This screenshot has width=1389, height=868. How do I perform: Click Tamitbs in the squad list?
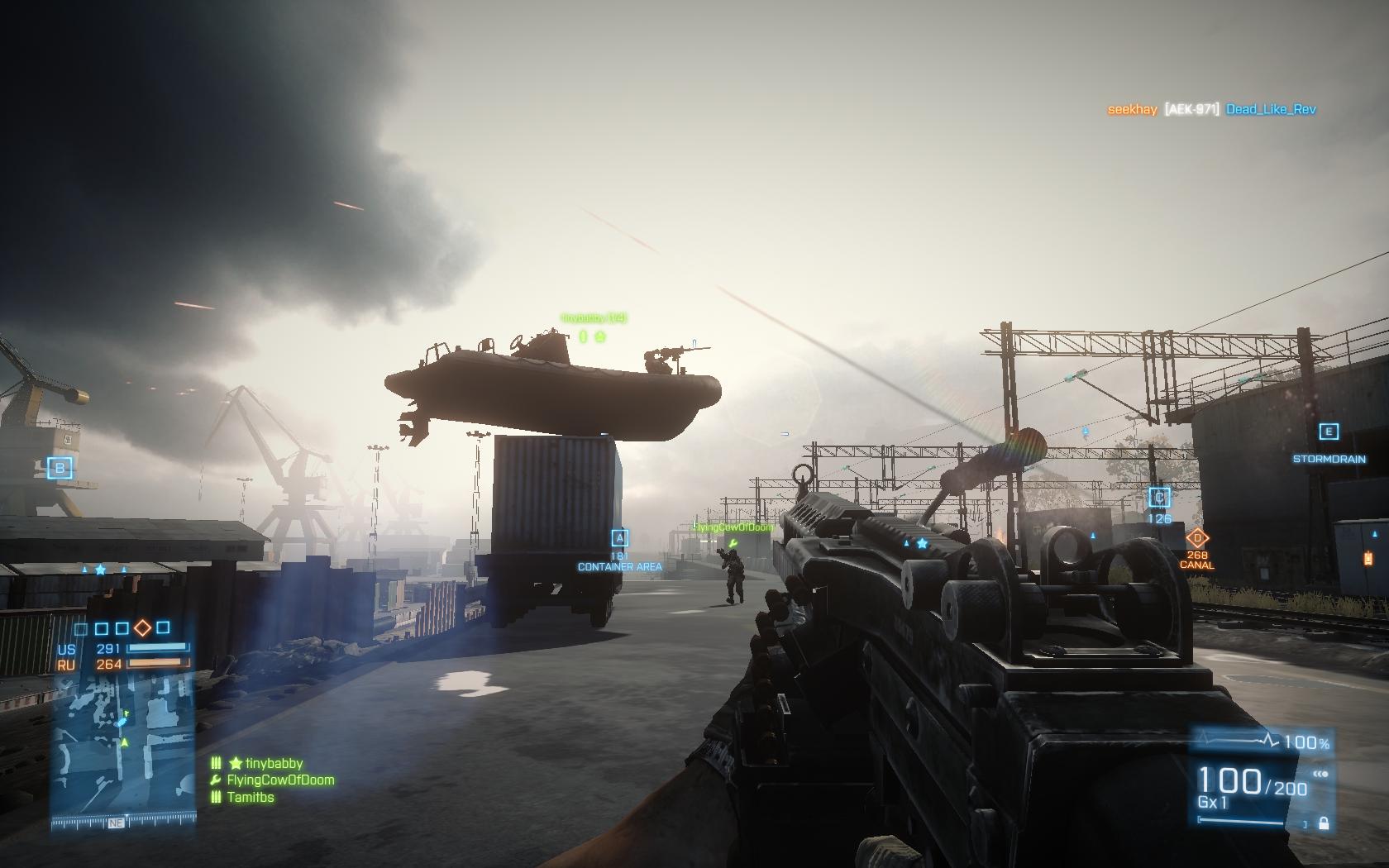(251, 797)
